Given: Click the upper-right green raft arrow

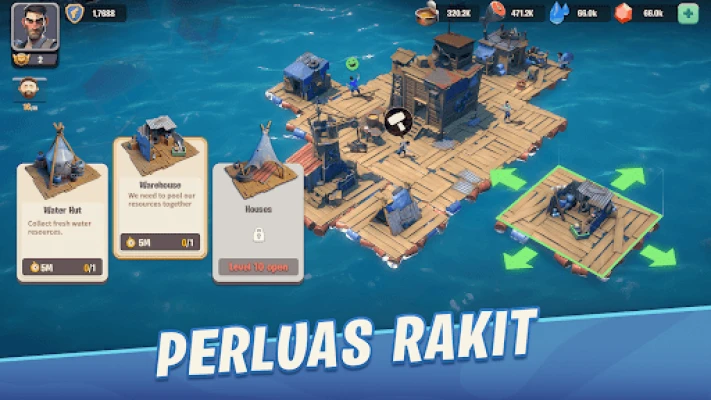Looking at the screenshot, I should click(x=628, y=179).
